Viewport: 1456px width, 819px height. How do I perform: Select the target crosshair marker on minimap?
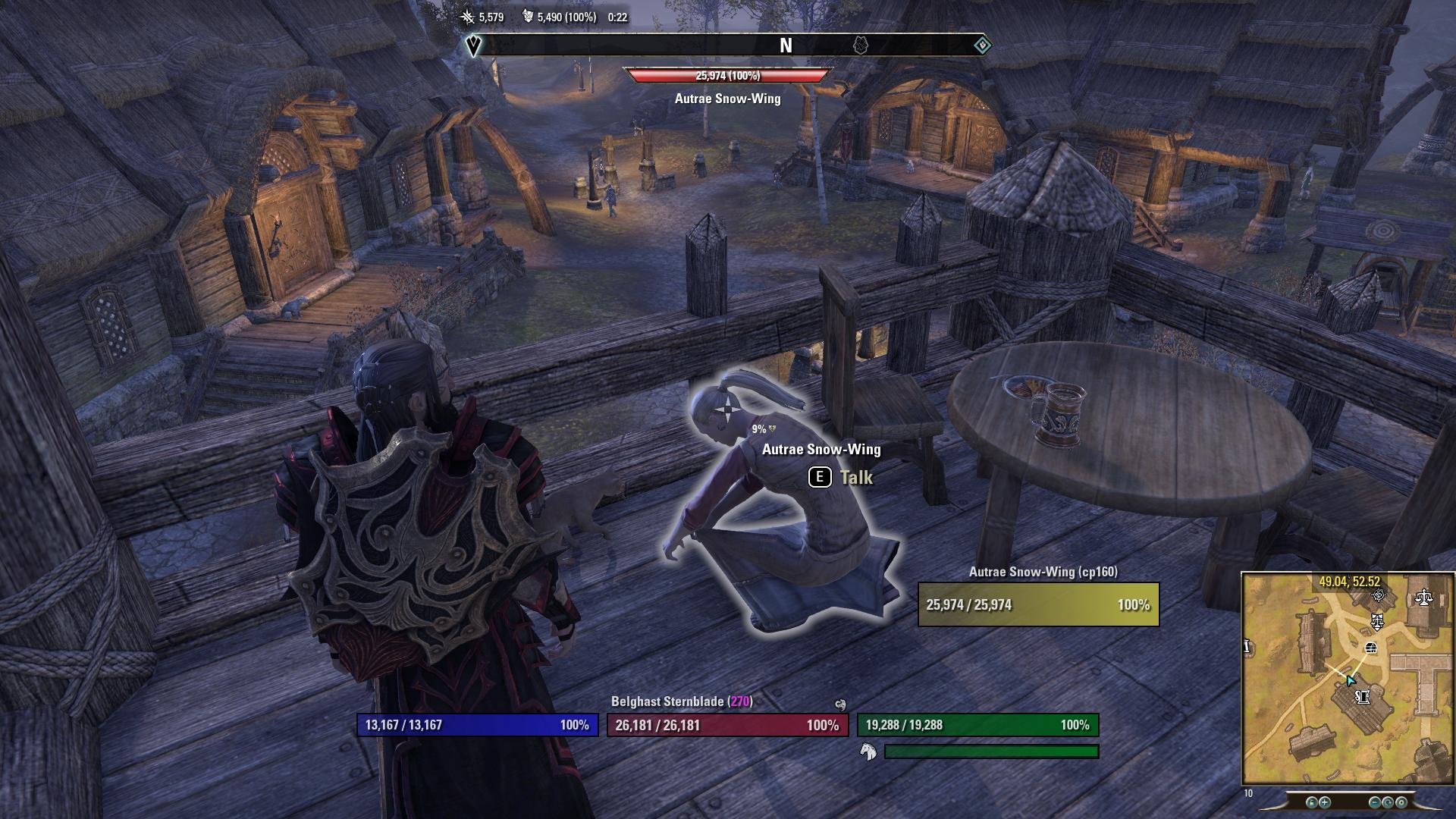click(x=1379, y=595)
